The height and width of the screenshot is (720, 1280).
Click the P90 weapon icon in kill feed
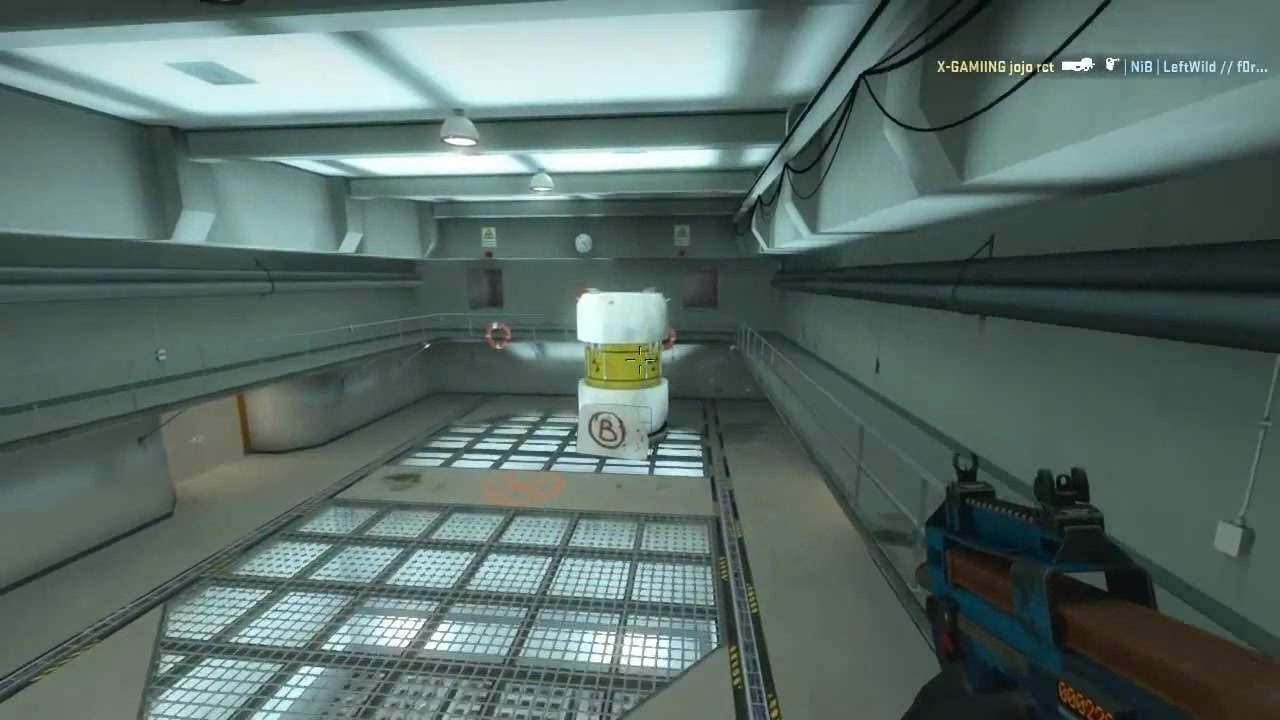pos(1075,66)
